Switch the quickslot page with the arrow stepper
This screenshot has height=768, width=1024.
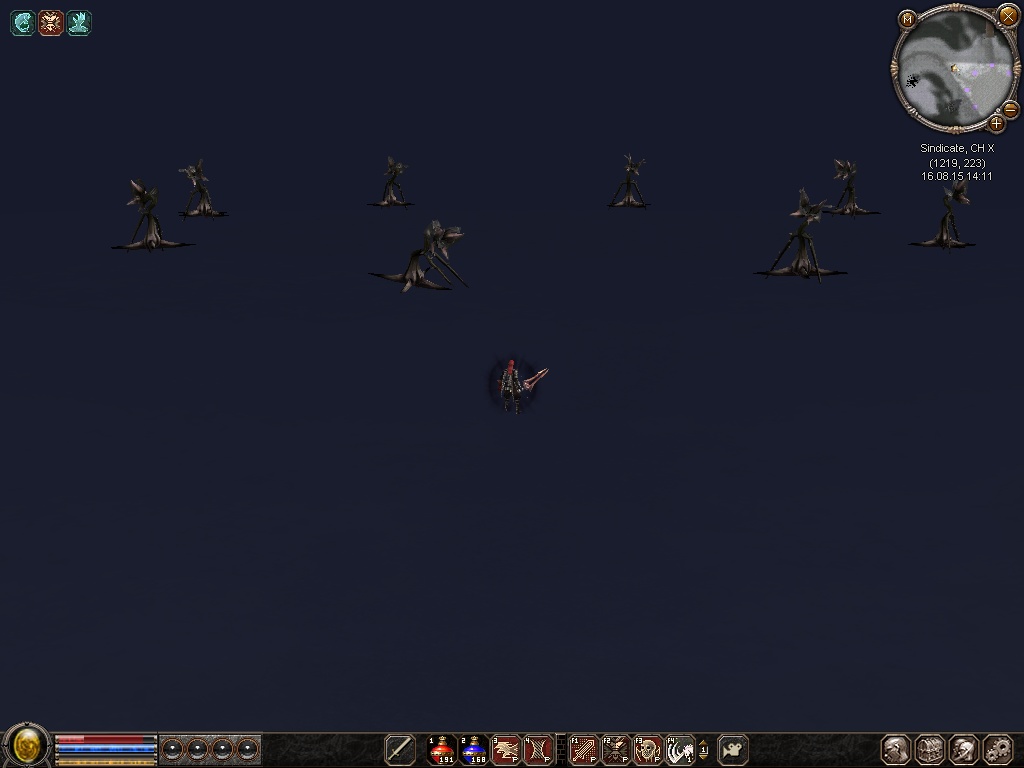pos(703,749)
